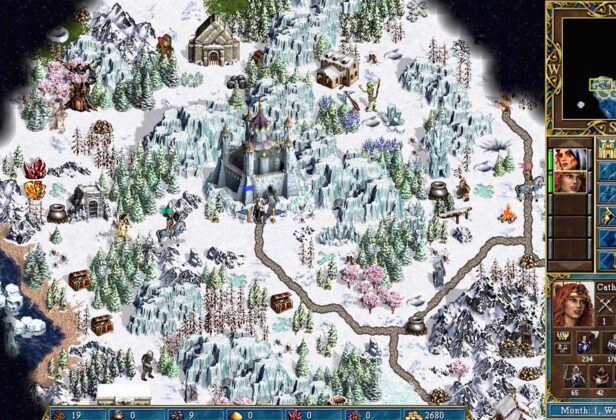This screenshot has width=616, height=420.
Task: Select the top hero portrait in hero list
Action: coord(571,161)
